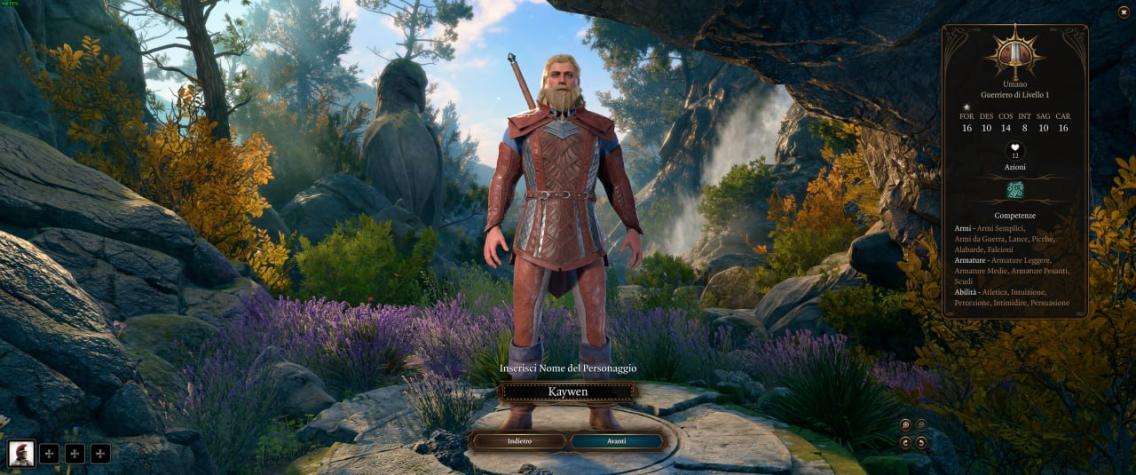Viewport: 1136px width, 475px height.
Task: Close the screen with the top-right X
Action: 1123,12
